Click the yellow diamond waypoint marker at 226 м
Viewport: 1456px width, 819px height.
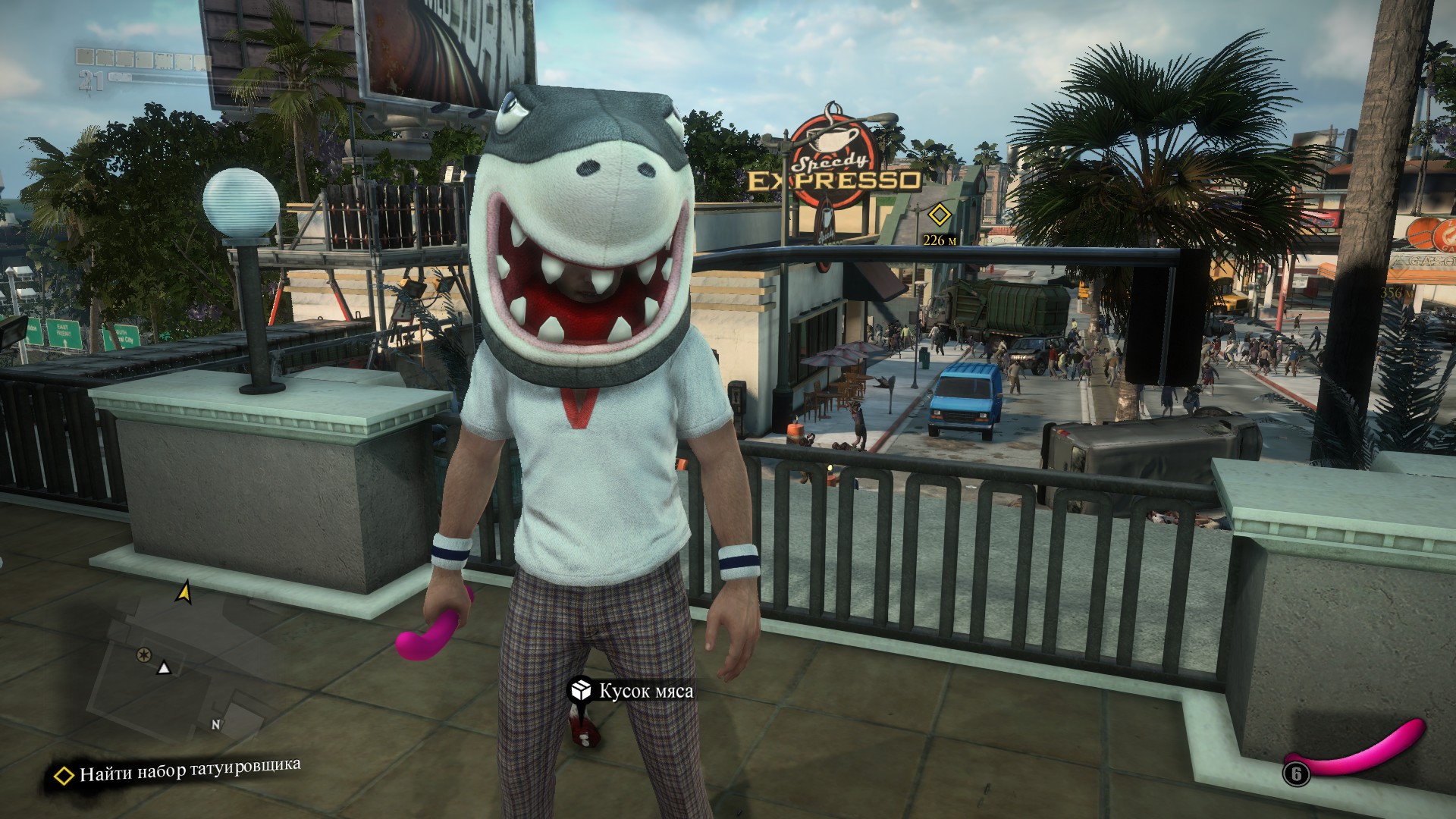[x=940, y=215]
